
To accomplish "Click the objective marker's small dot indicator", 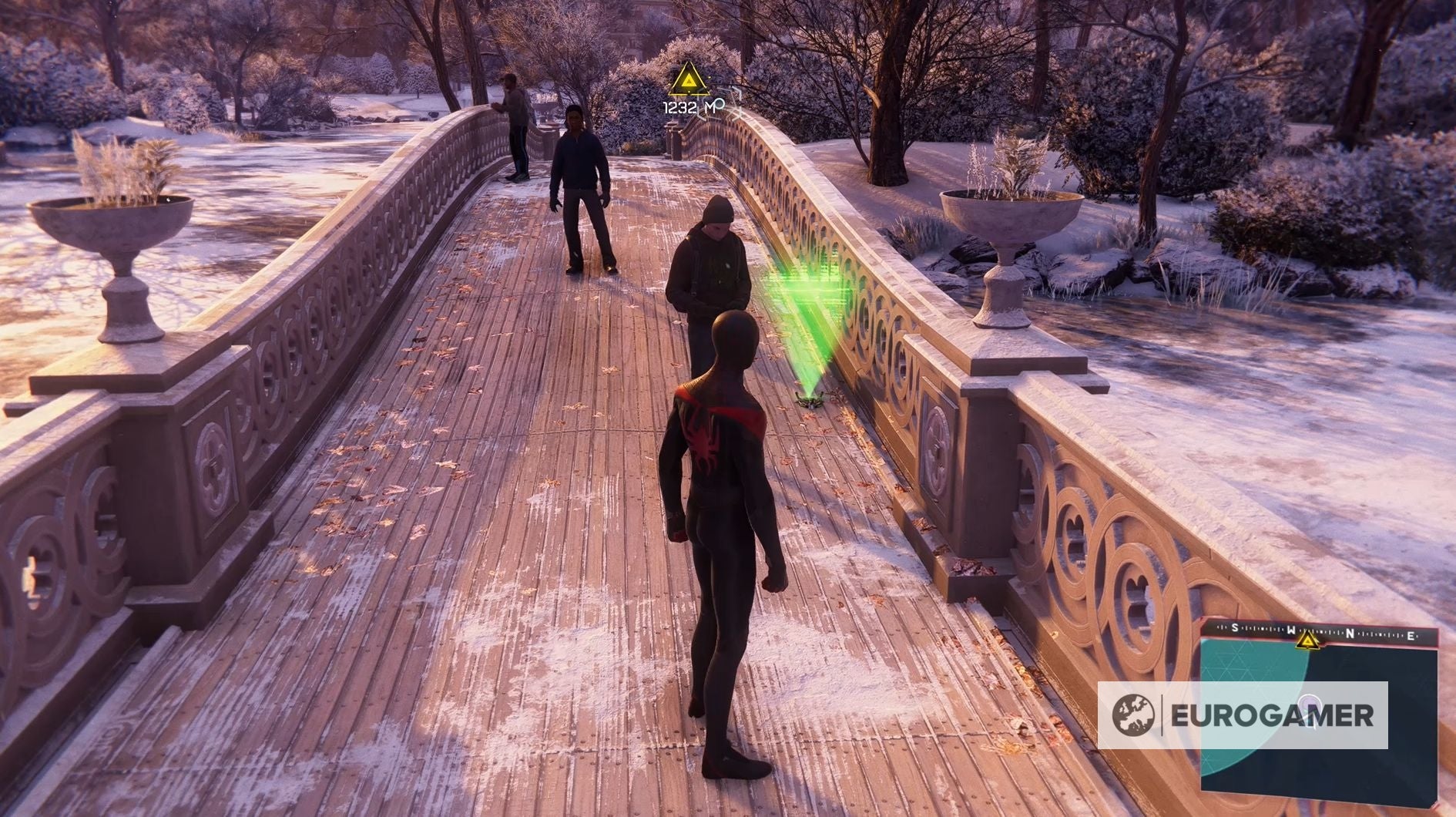I will point(689,92).
